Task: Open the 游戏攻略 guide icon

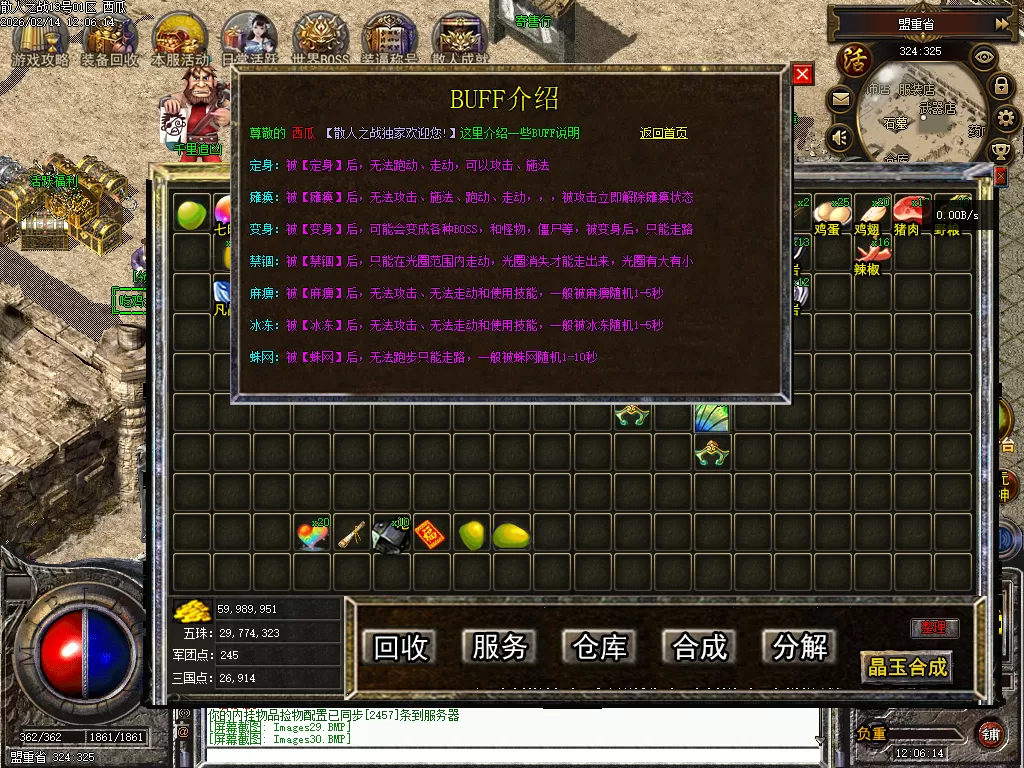Action: click(40, 40)
